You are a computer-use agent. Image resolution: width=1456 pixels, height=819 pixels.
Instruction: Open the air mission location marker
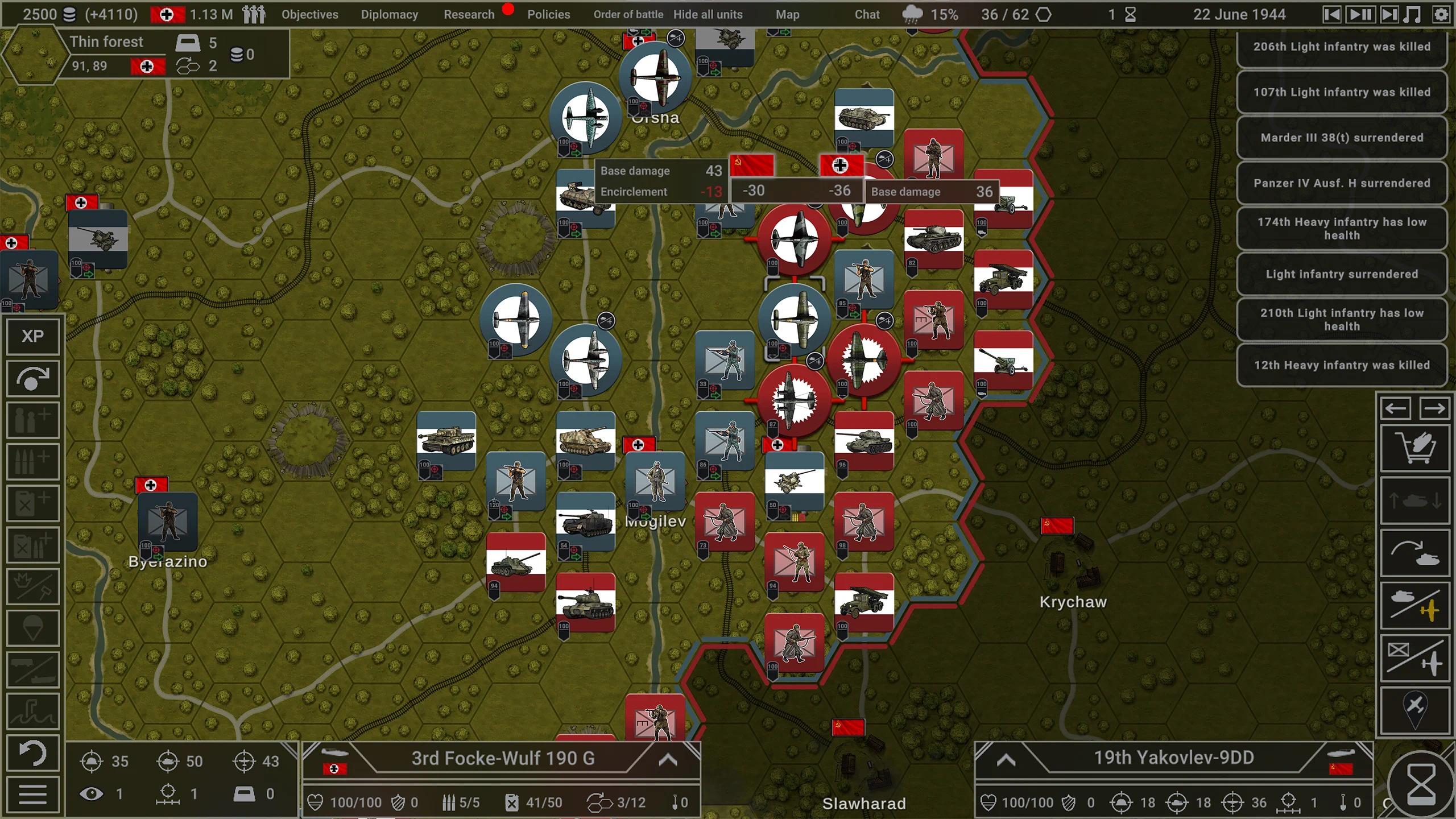coord(1416,708)
